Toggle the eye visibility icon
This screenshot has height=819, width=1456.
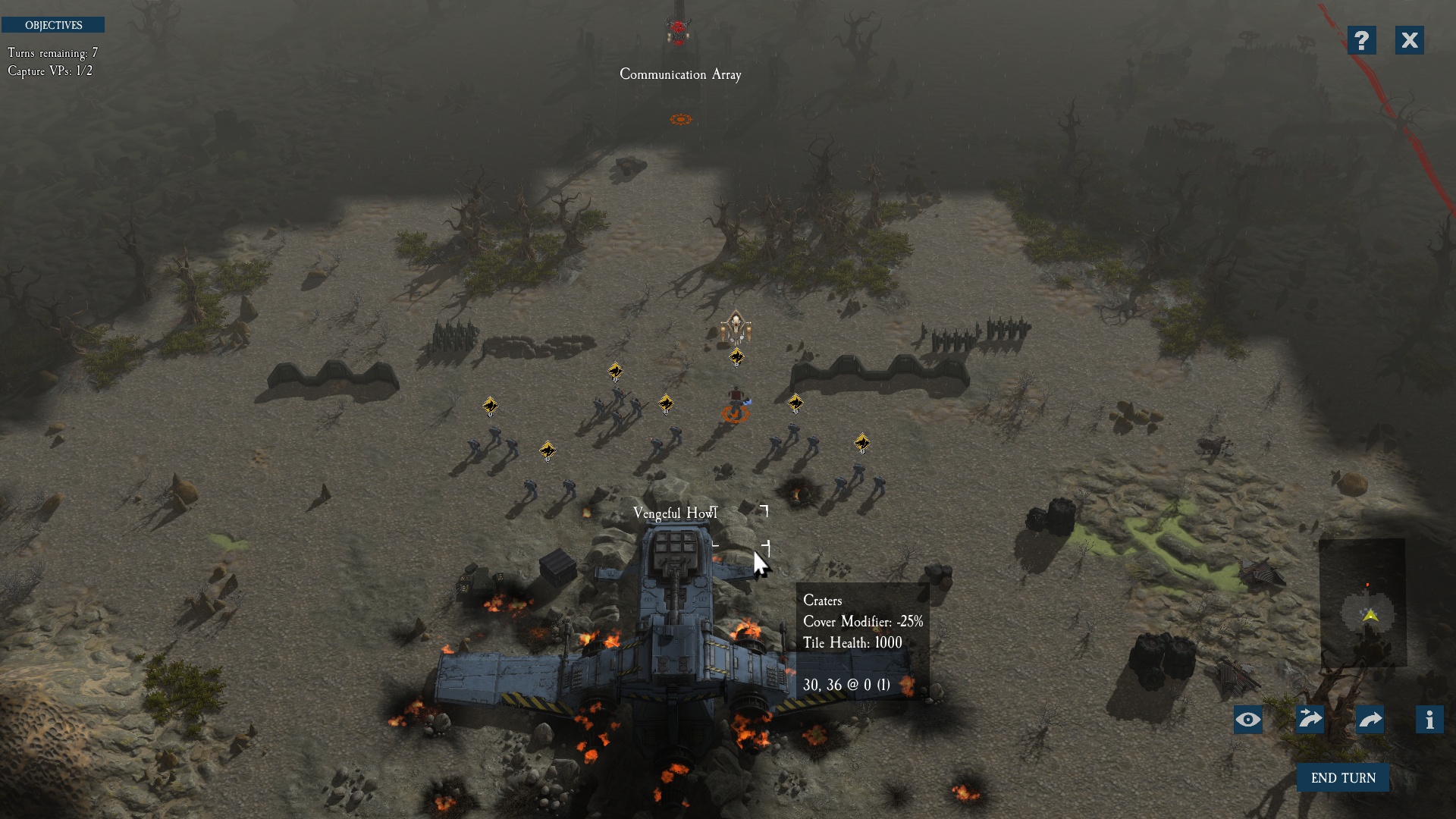tap(1248, 720)
